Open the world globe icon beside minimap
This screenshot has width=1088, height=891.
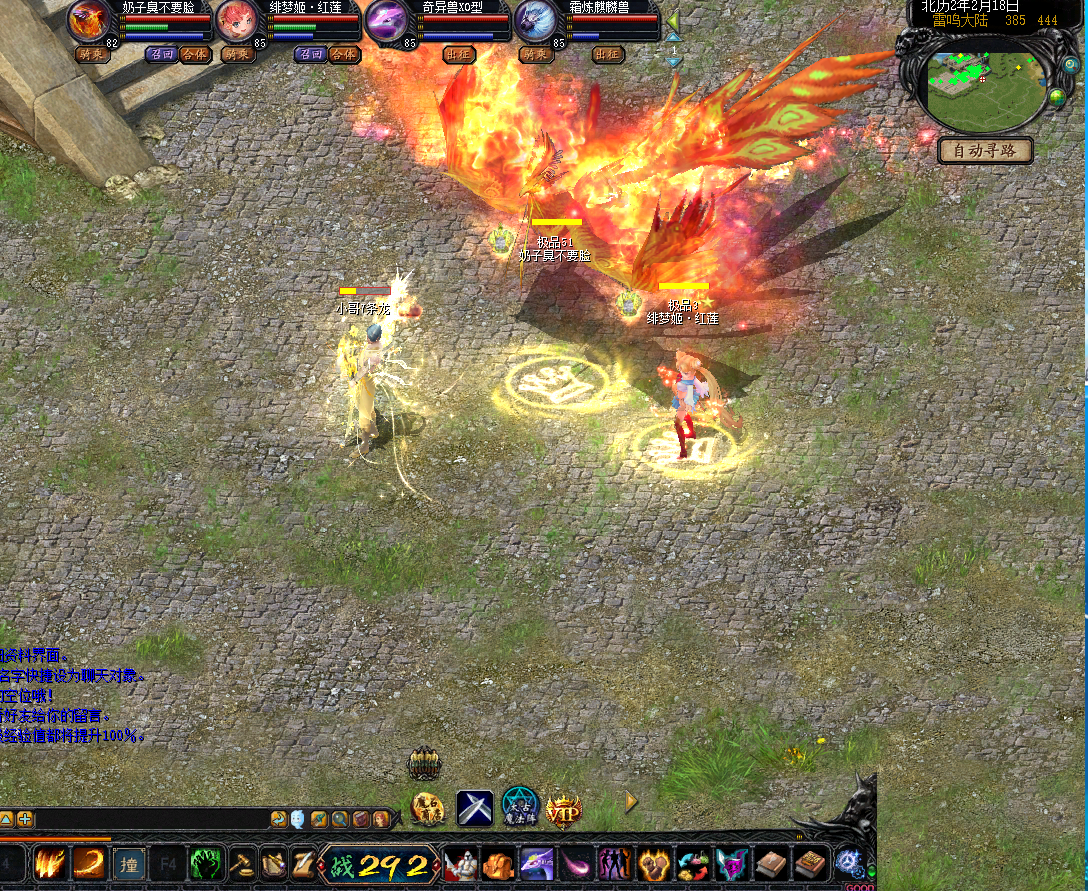(1056, 97)
